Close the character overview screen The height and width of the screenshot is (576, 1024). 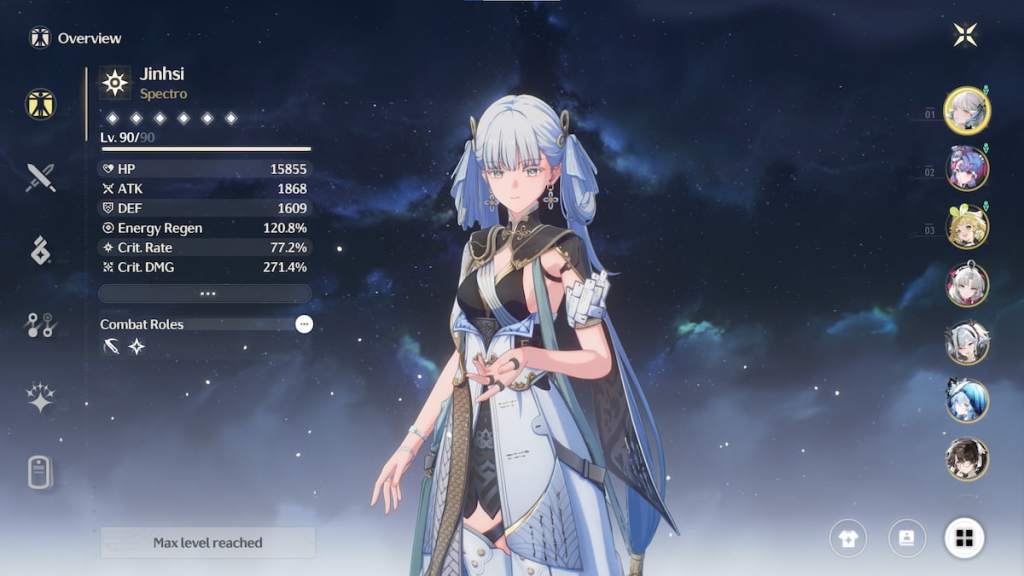point(965,35)
